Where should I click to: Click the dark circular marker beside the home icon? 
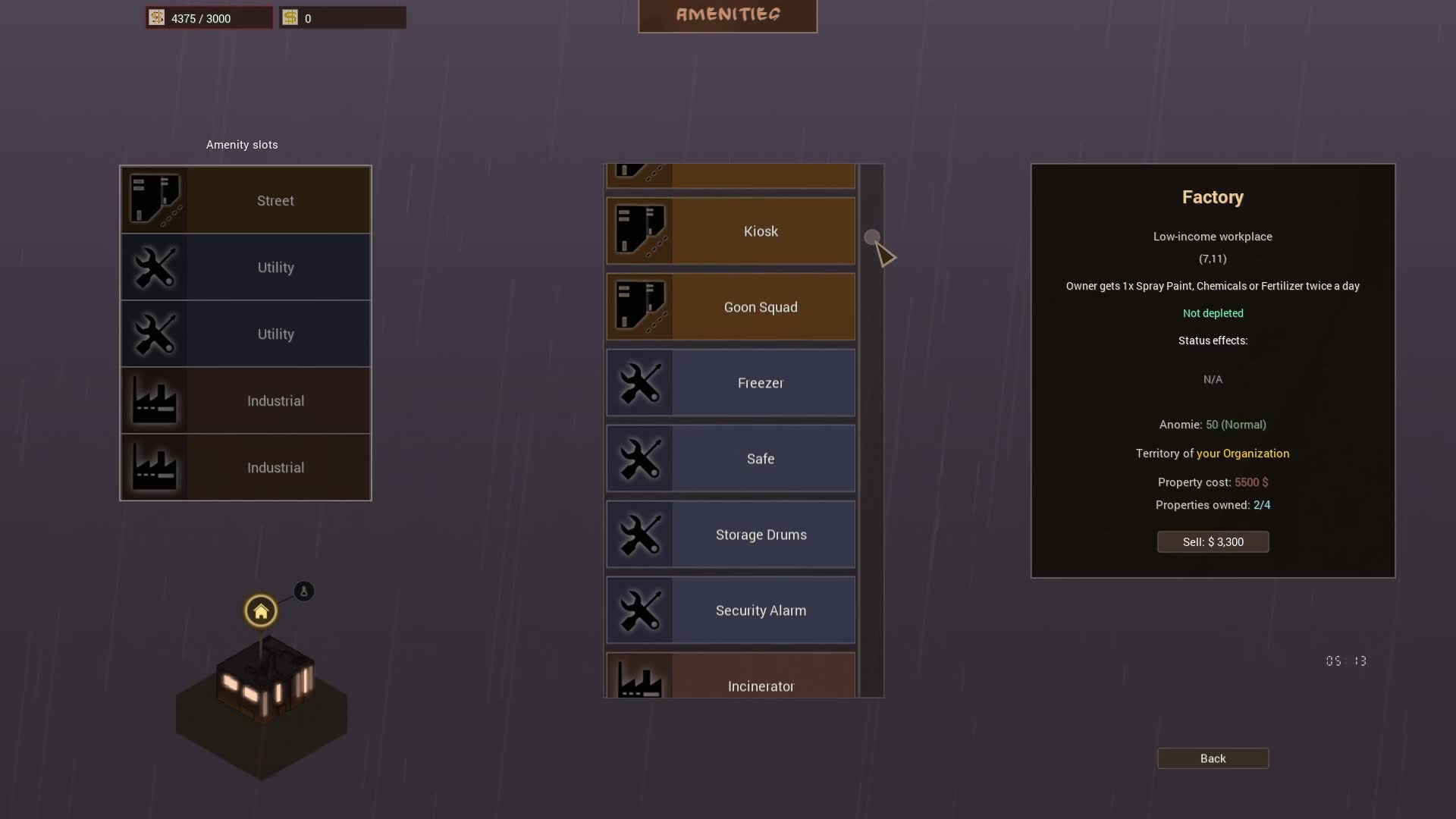tap(303, 591)
